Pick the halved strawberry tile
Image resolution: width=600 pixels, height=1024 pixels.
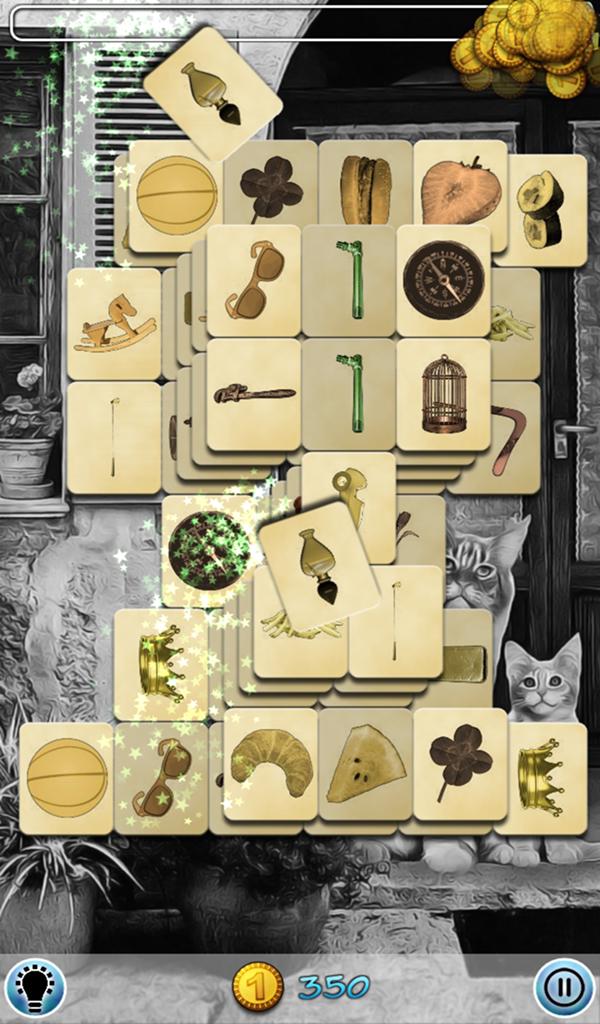459,192
